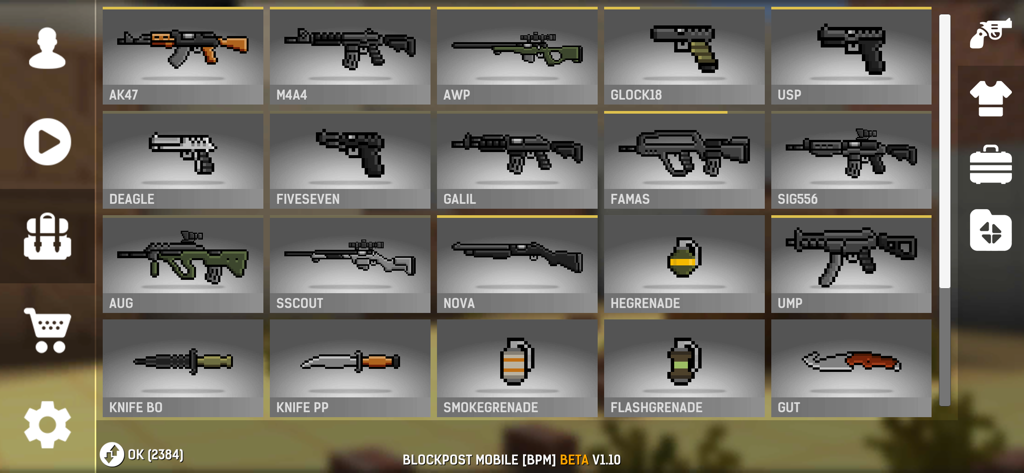Open the player profile icon
The height and width of the screenshot is (473, 1024).
tap(47, 48)
